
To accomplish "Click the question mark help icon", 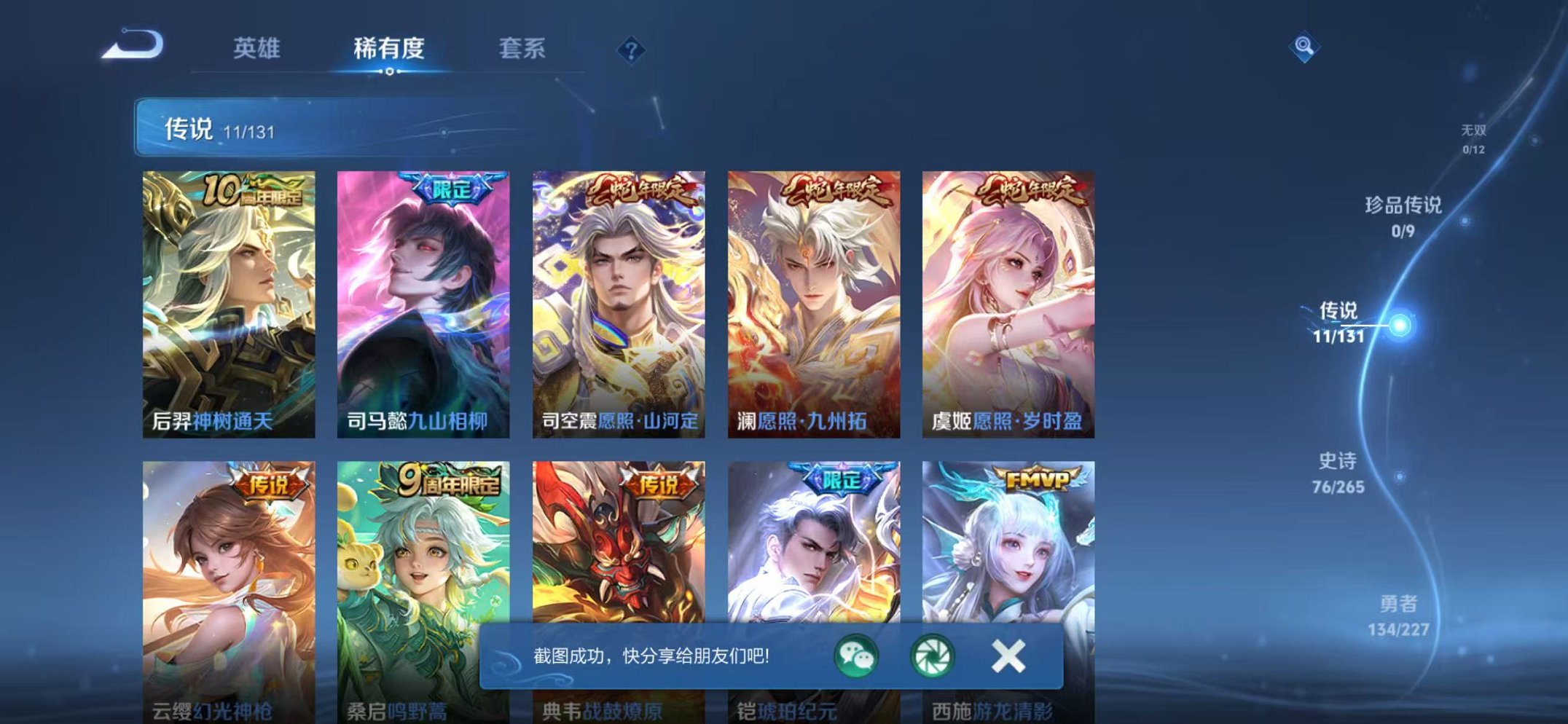I will 632,50.
